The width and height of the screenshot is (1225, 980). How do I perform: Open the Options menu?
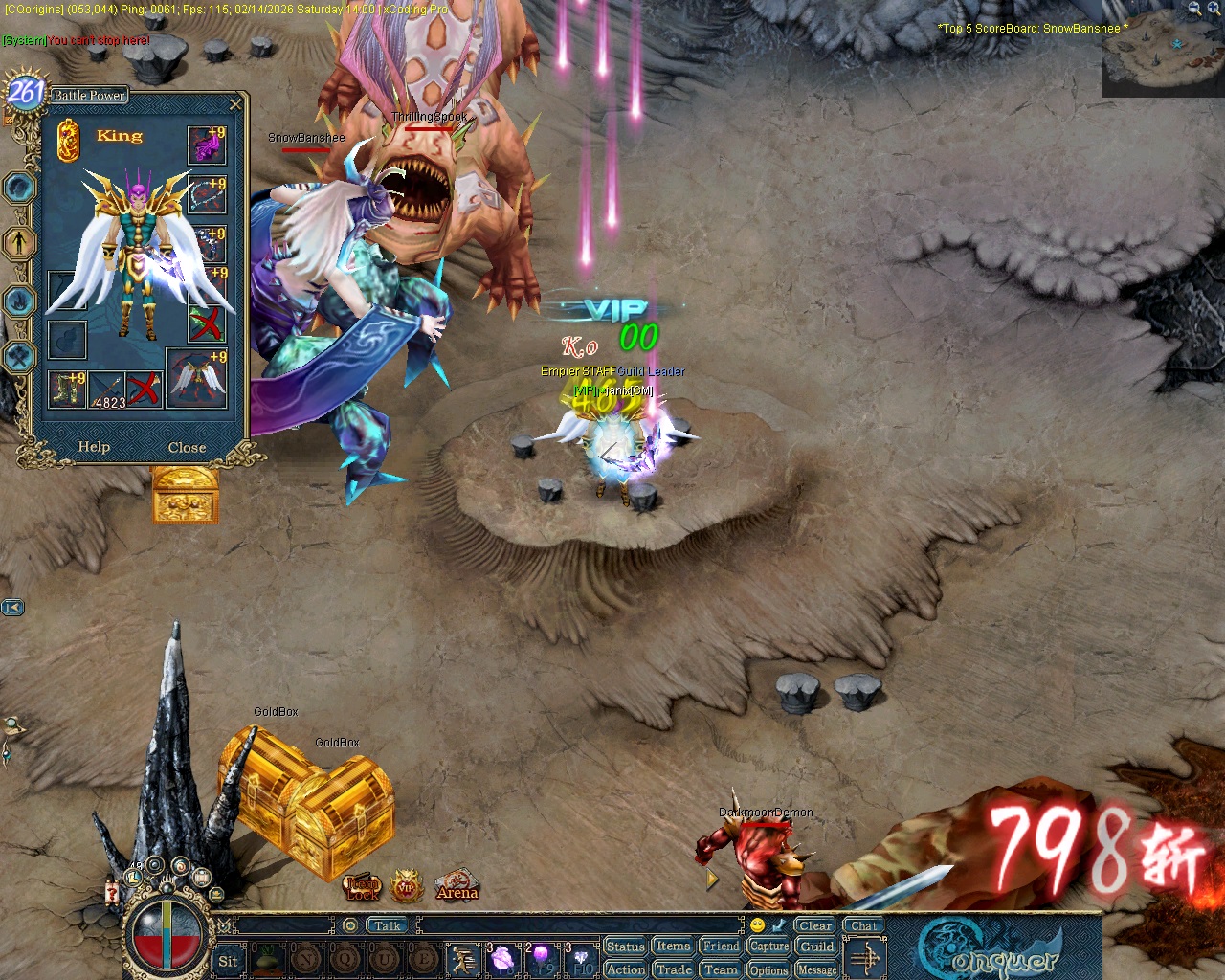coord(768,969)
